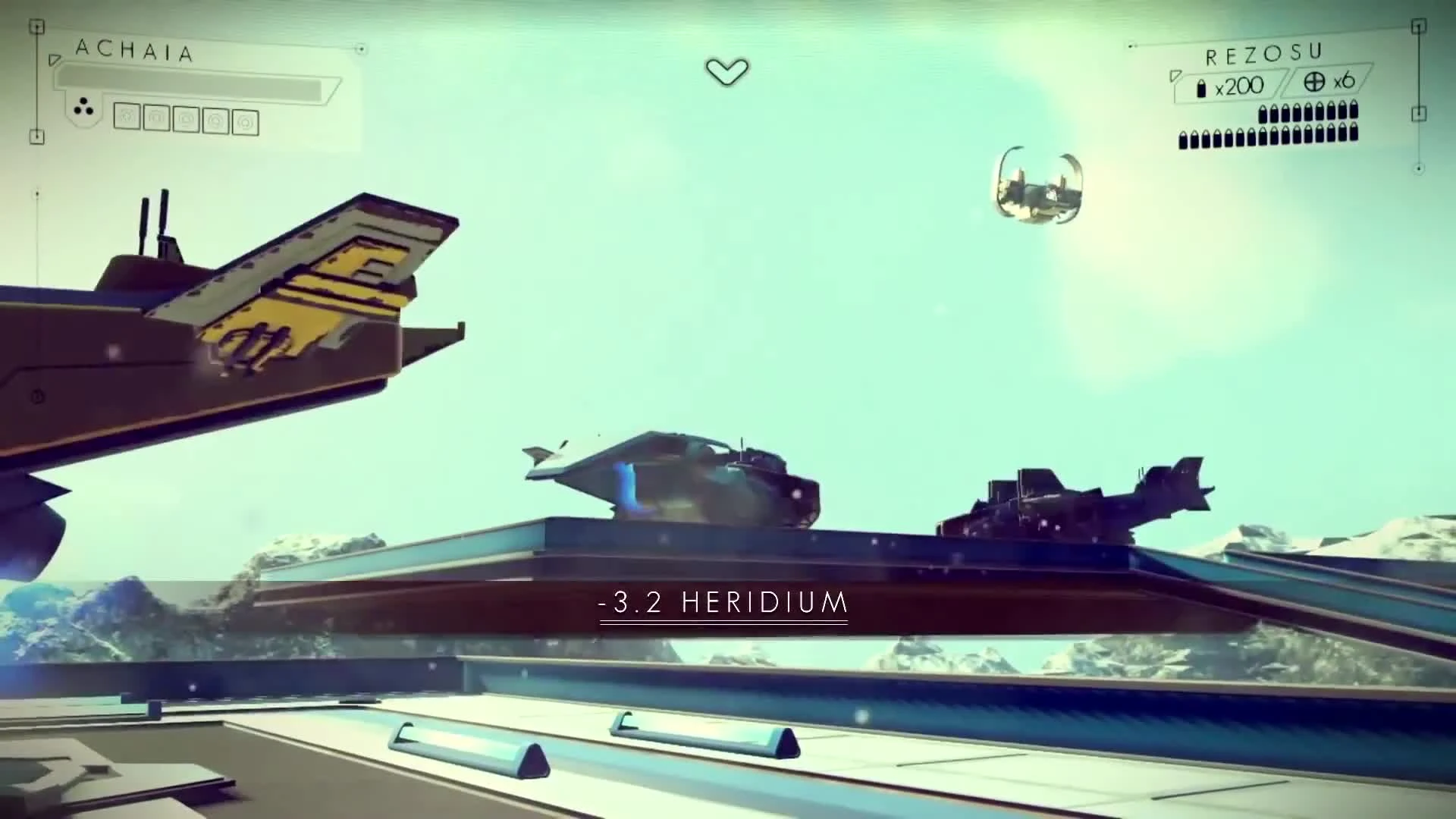
Task: Click the middle square slot in the ACHAIA row
Action: coord(186,119)
